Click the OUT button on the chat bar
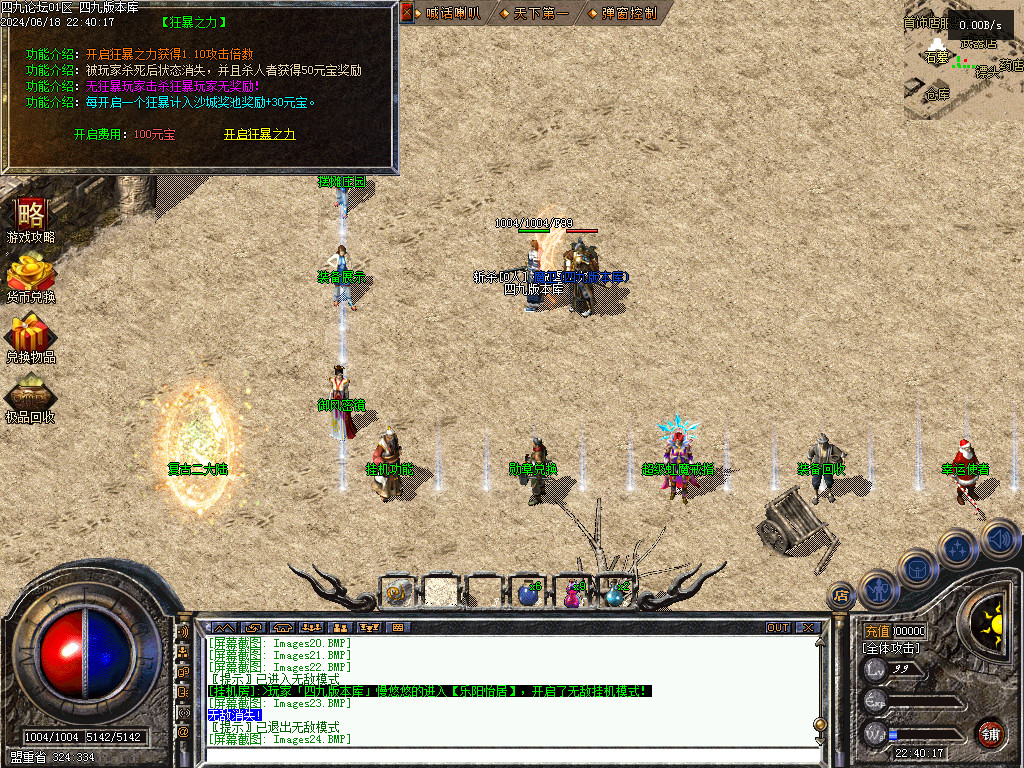This screenshot has height=768, width=1024. [x=777, y=628]
